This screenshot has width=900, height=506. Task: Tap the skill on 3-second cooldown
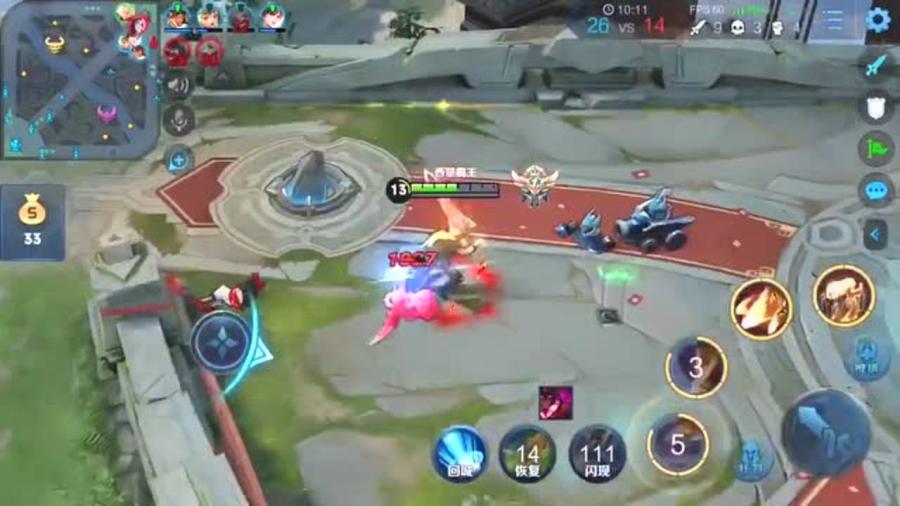(x=696, y=366)
